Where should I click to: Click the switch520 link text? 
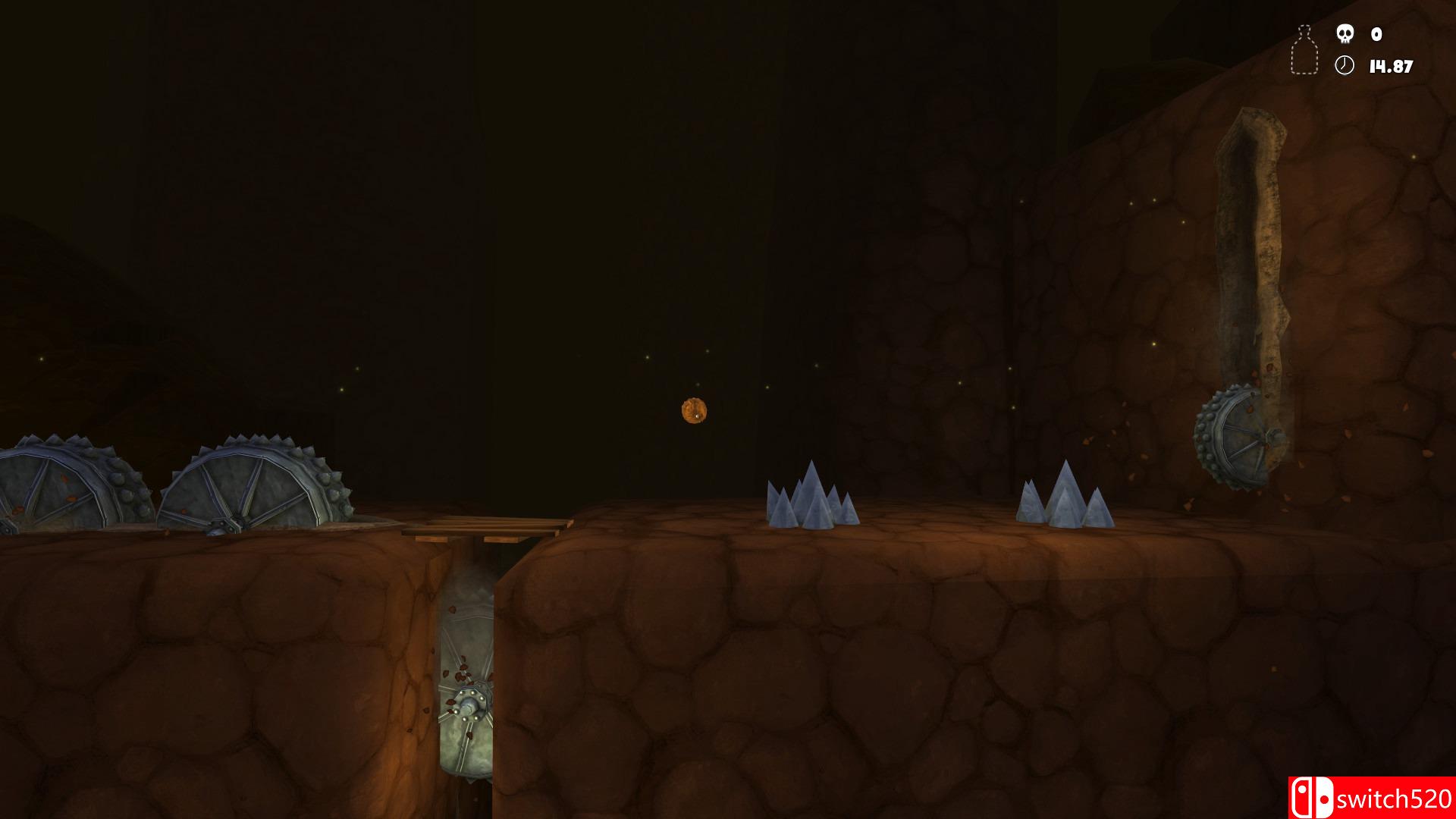pyautogui.click(x=1395, y=796)
